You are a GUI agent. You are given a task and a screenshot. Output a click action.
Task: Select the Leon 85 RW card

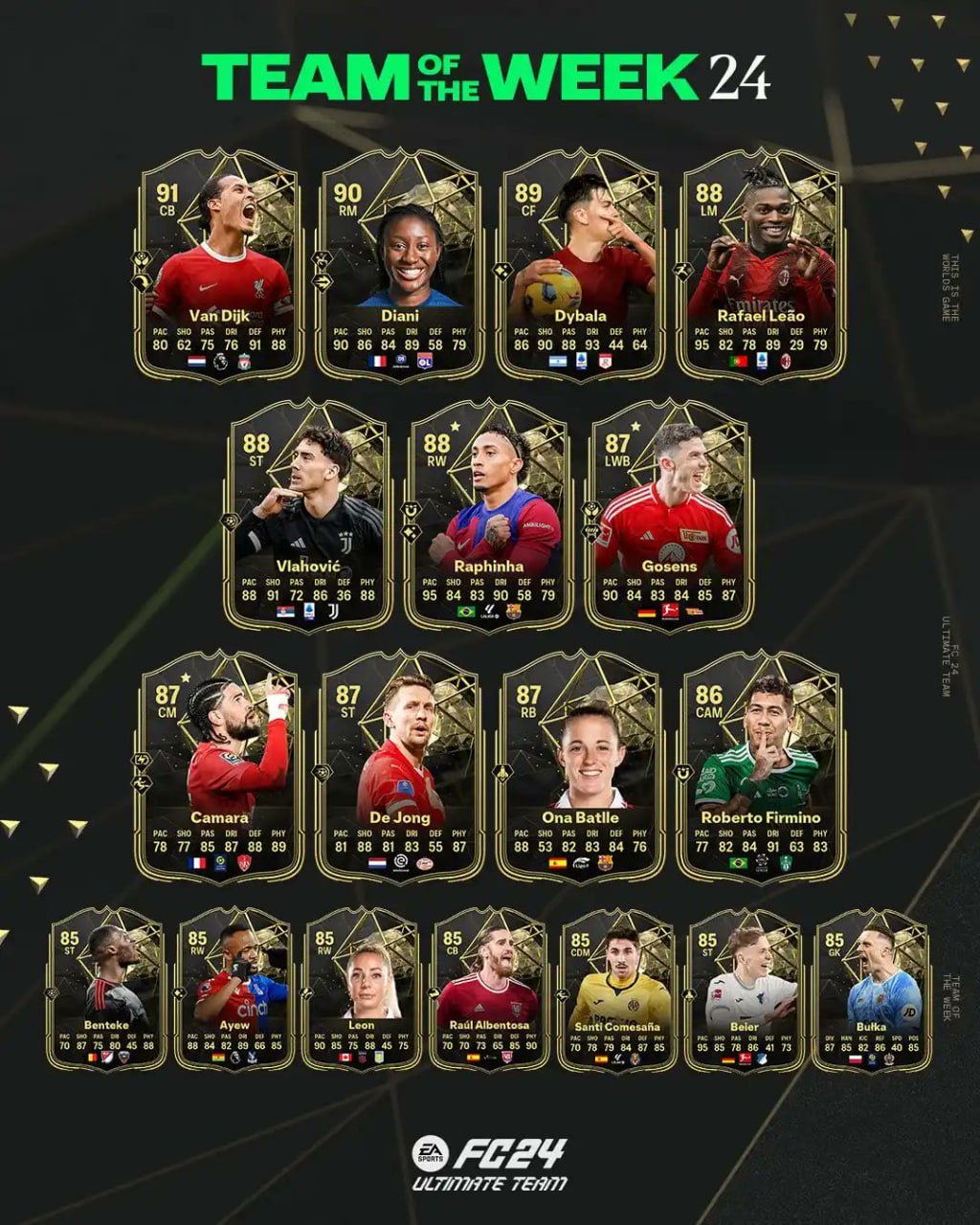(361, 989)
